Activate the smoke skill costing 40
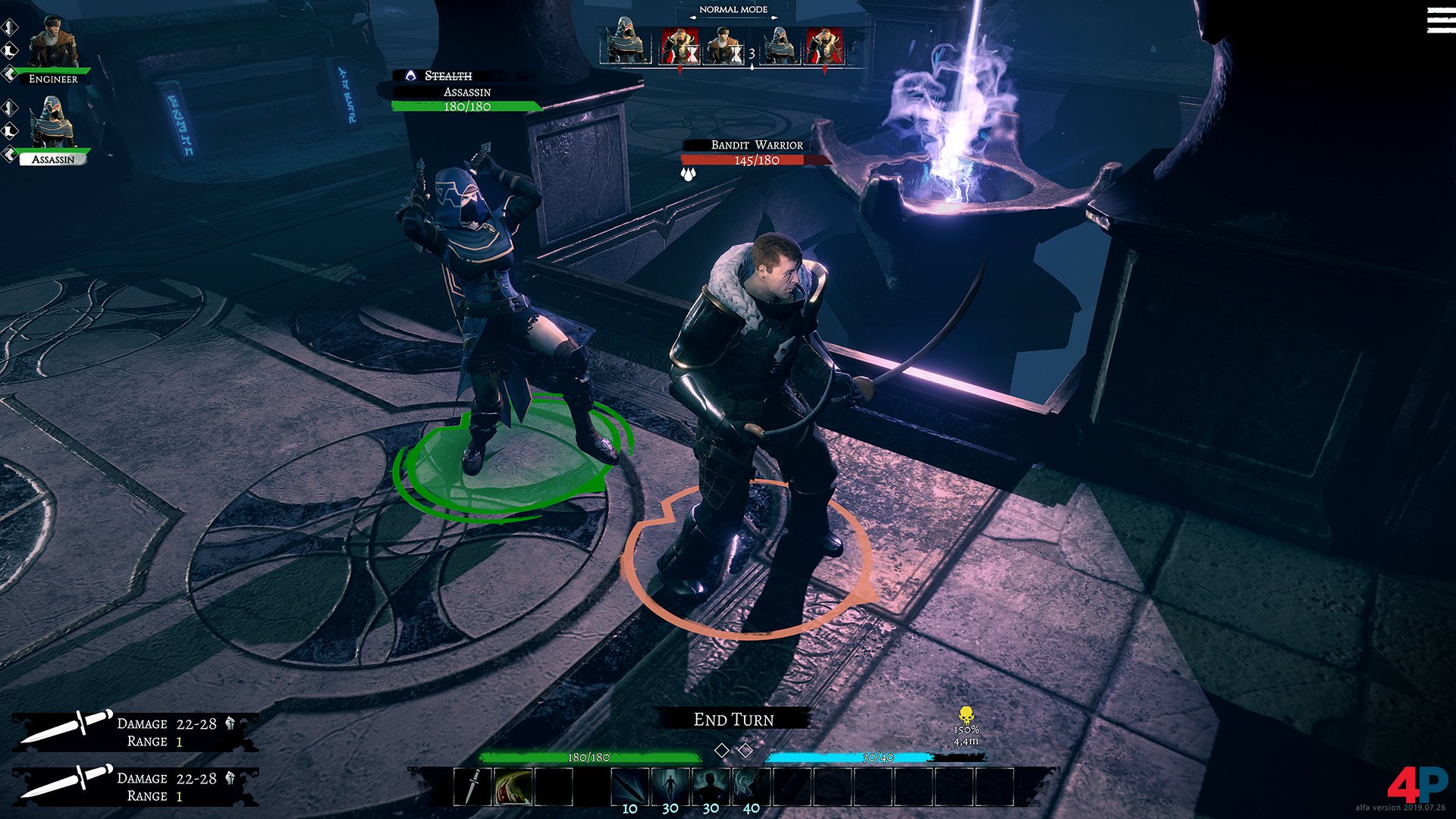This screenshot has height=819, width=1456. point(751,786)
